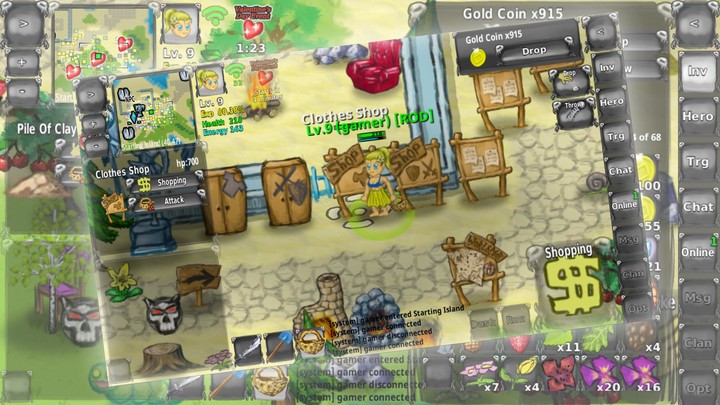Screen dimensions: 720x405
Task: Pick the yellow item stack x4
Action: click(525, 373)
